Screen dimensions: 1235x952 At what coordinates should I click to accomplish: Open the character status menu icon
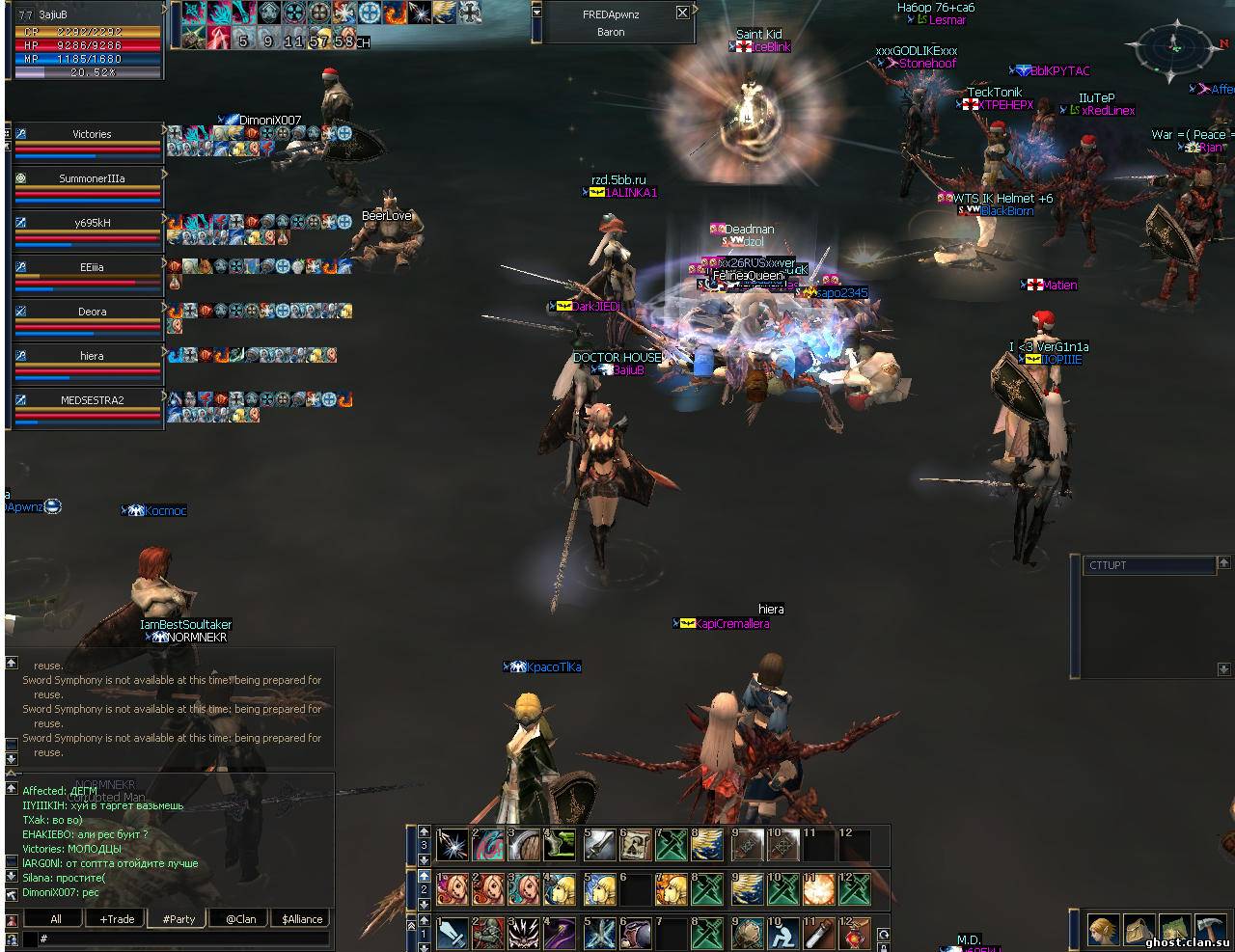[1104, 929]
